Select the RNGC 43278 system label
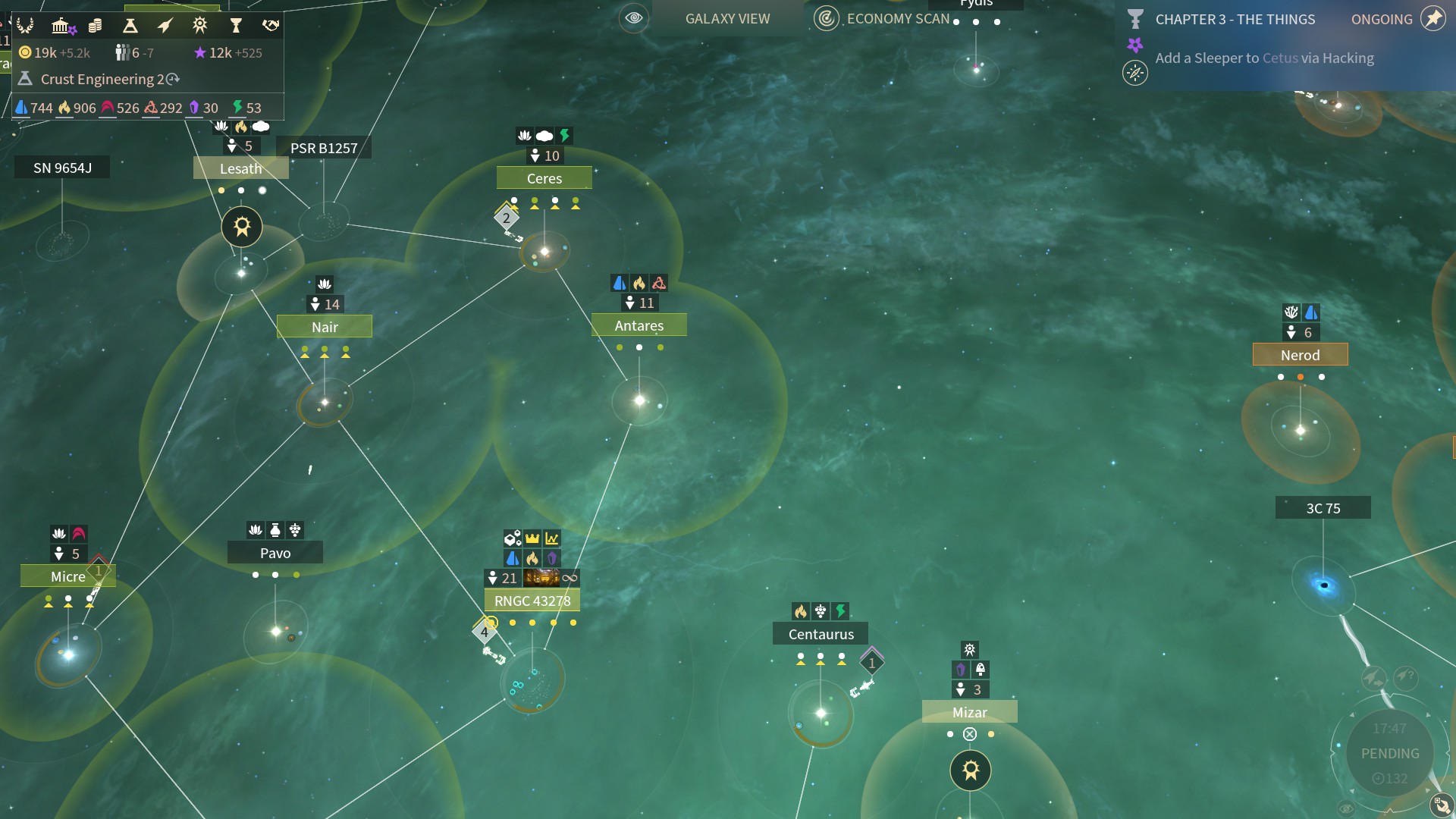 [x=532, y=601]
